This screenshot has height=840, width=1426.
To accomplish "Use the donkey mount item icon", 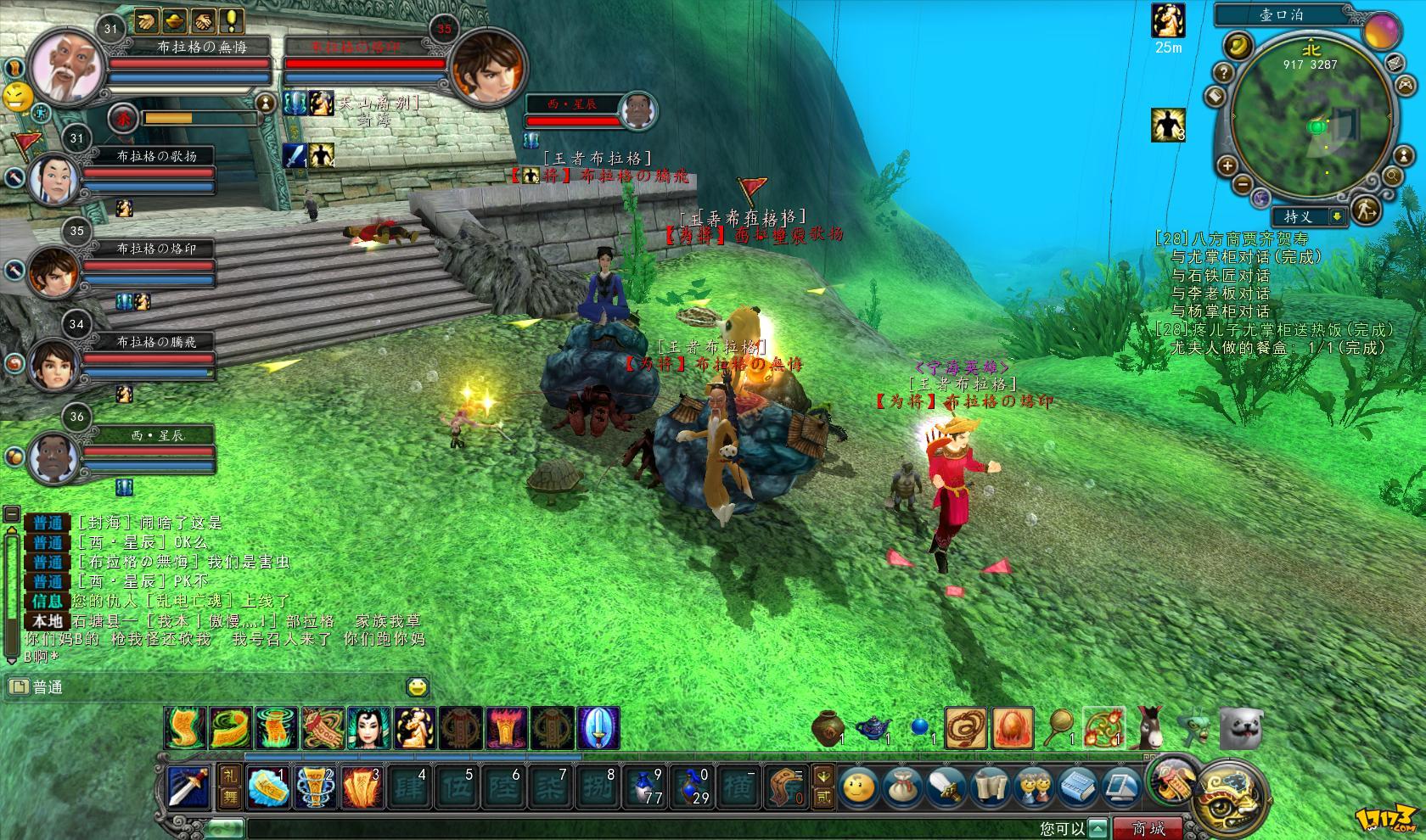I will (1150, 727).
